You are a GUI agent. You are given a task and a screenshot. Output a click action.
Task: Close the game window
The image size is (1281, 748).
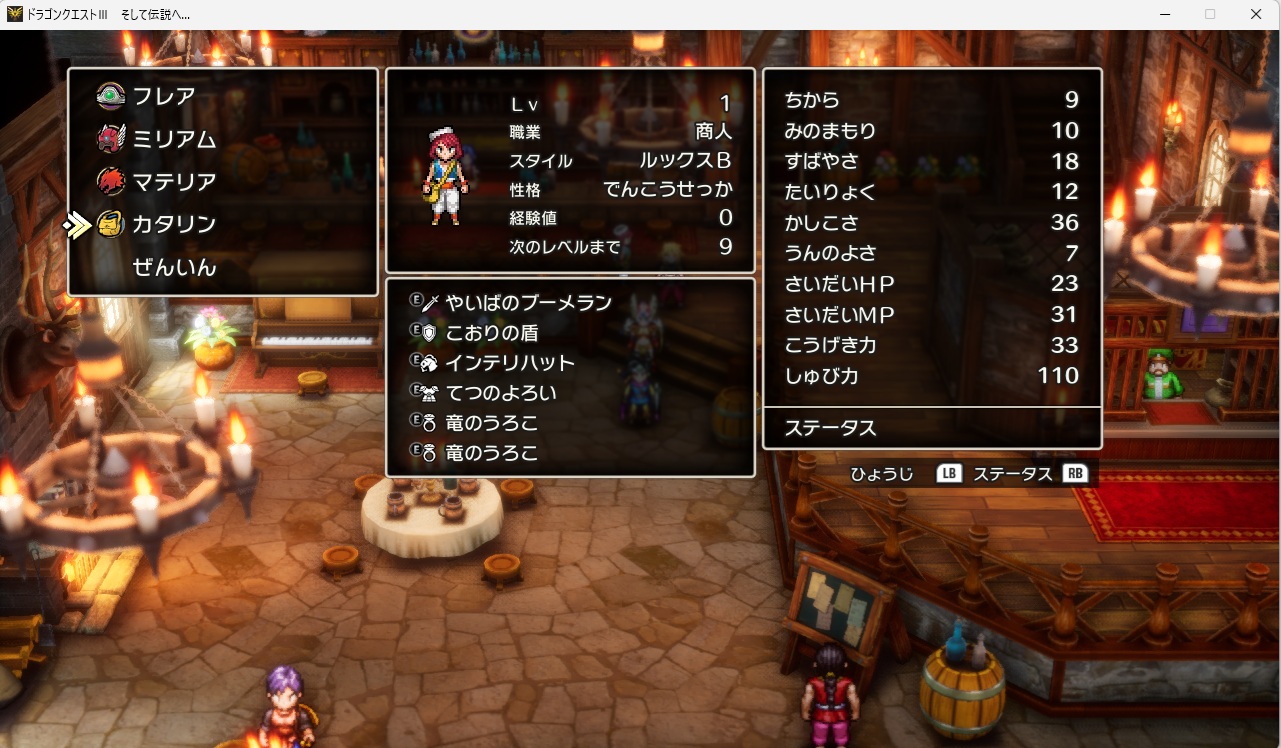pos(1256,14)
